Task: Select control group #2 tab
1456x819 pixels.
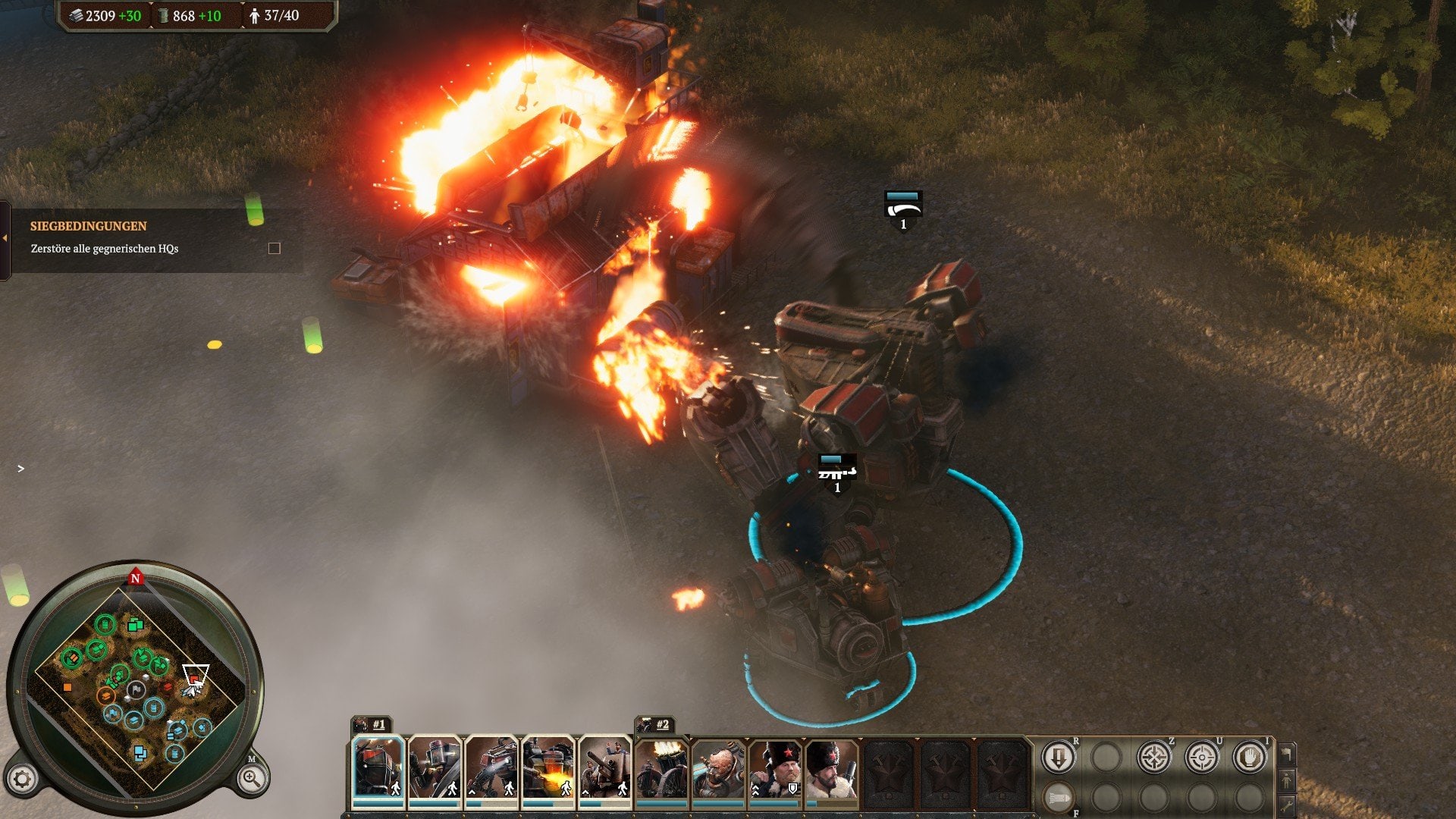Action: click(x=655, y=724)
